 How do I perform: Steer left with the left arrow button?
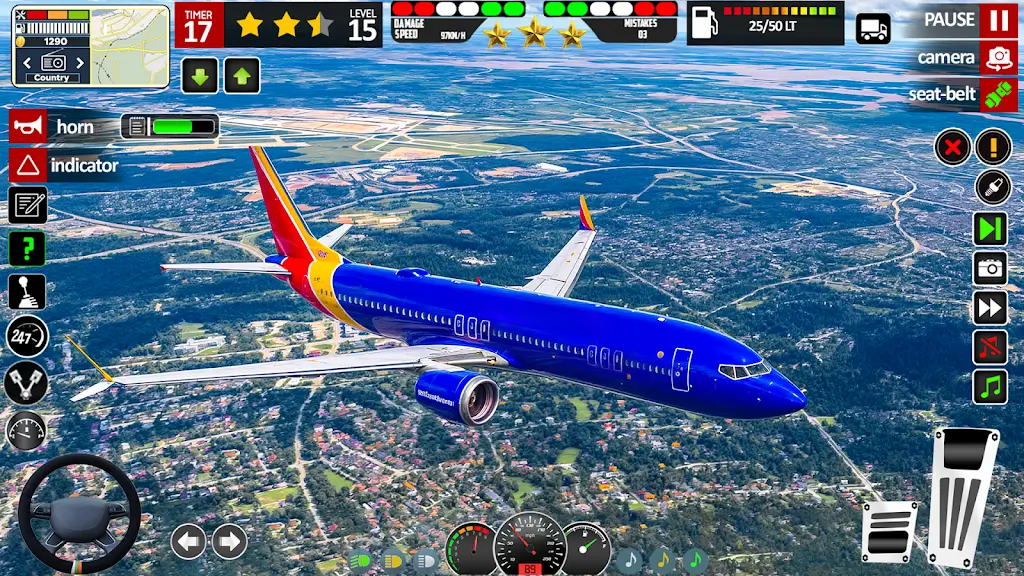click(188, 542)
